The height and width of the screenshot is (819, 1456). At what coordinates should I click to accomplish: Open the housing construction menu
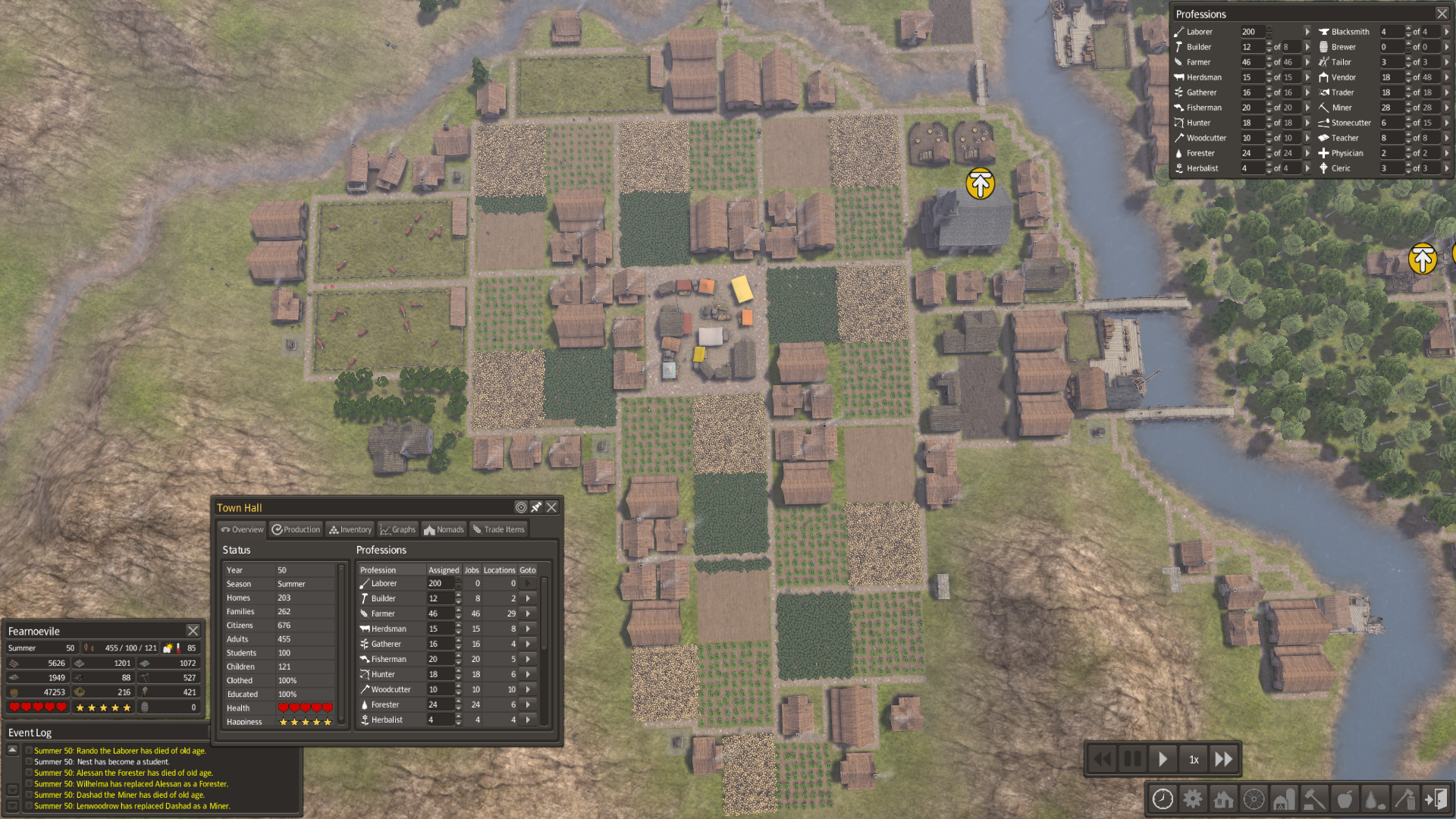tap(1223, 799)
